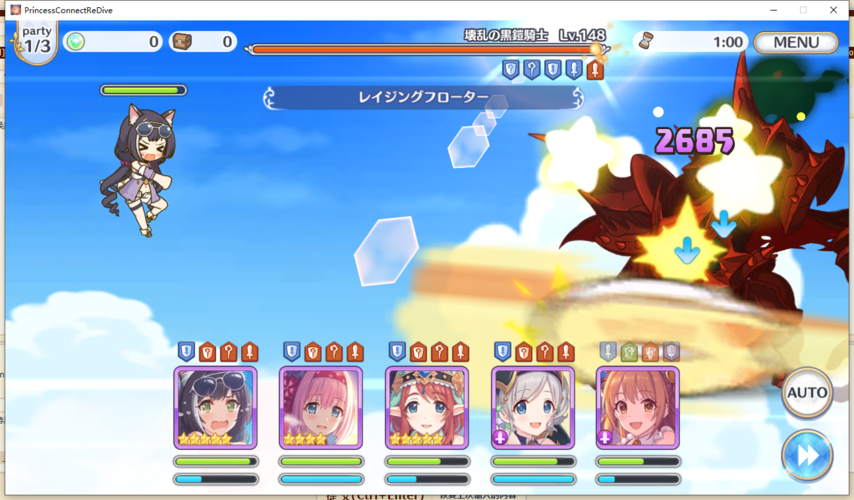Image resolution: width=854 pixels, height=500 pixels.
Task: Activate the orange-haired character portrait
Action: 638,408
